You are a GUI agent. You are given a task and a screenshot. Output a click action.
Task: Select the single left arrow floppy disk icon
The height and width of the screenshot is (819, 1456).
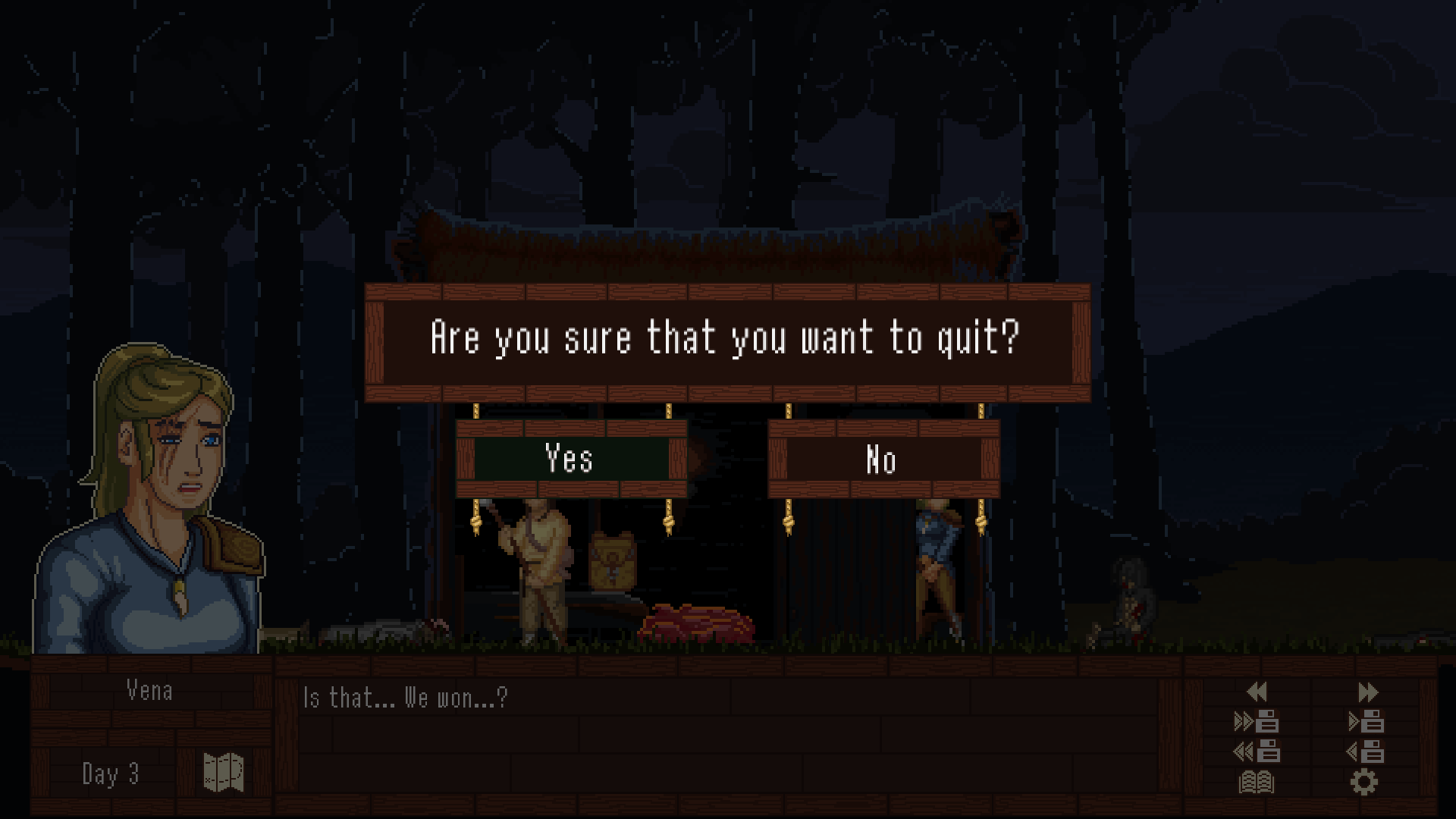click(1366, 752)
